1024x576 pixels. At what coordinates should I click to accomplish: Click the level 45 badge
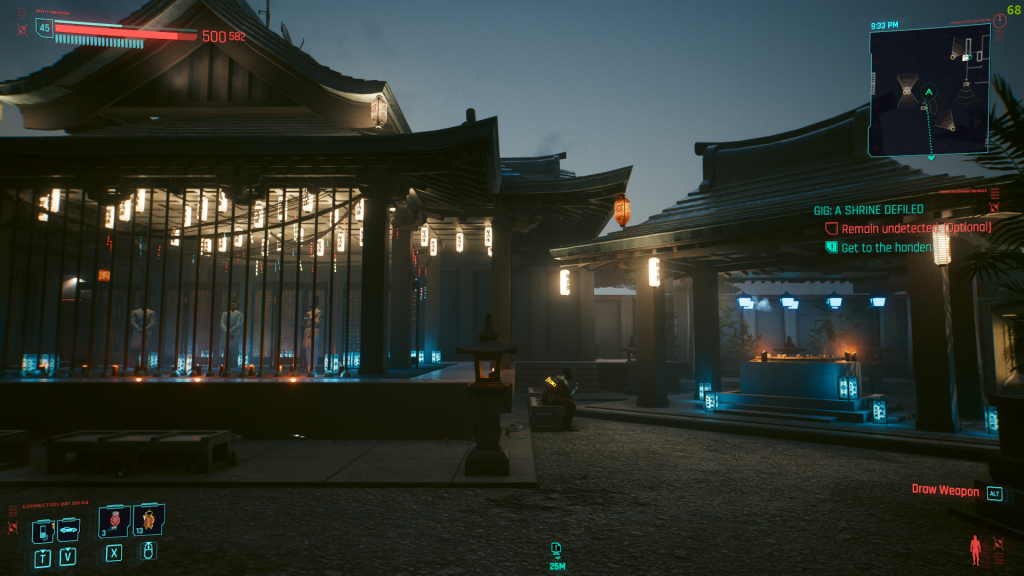(44, 28)
